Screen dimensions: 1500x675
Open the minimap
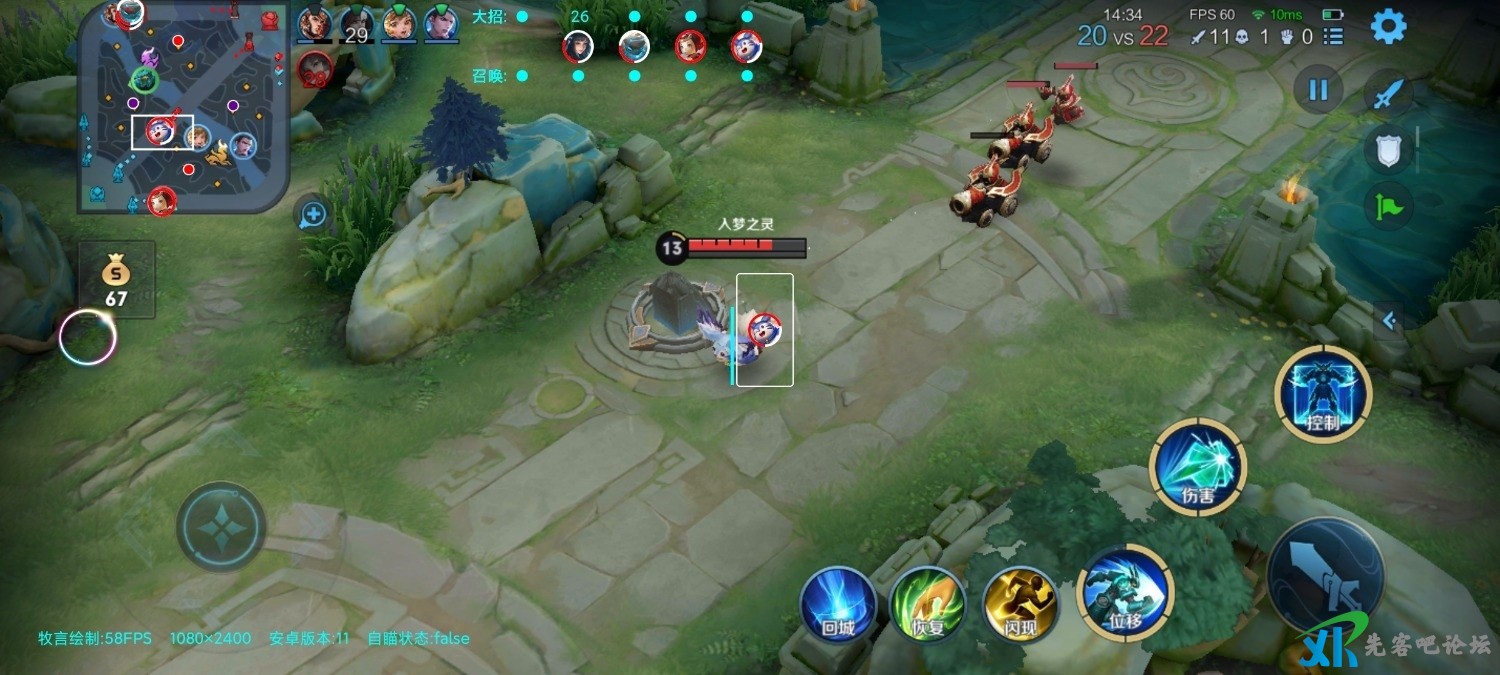pyautogui.click(x=185, y=107)
